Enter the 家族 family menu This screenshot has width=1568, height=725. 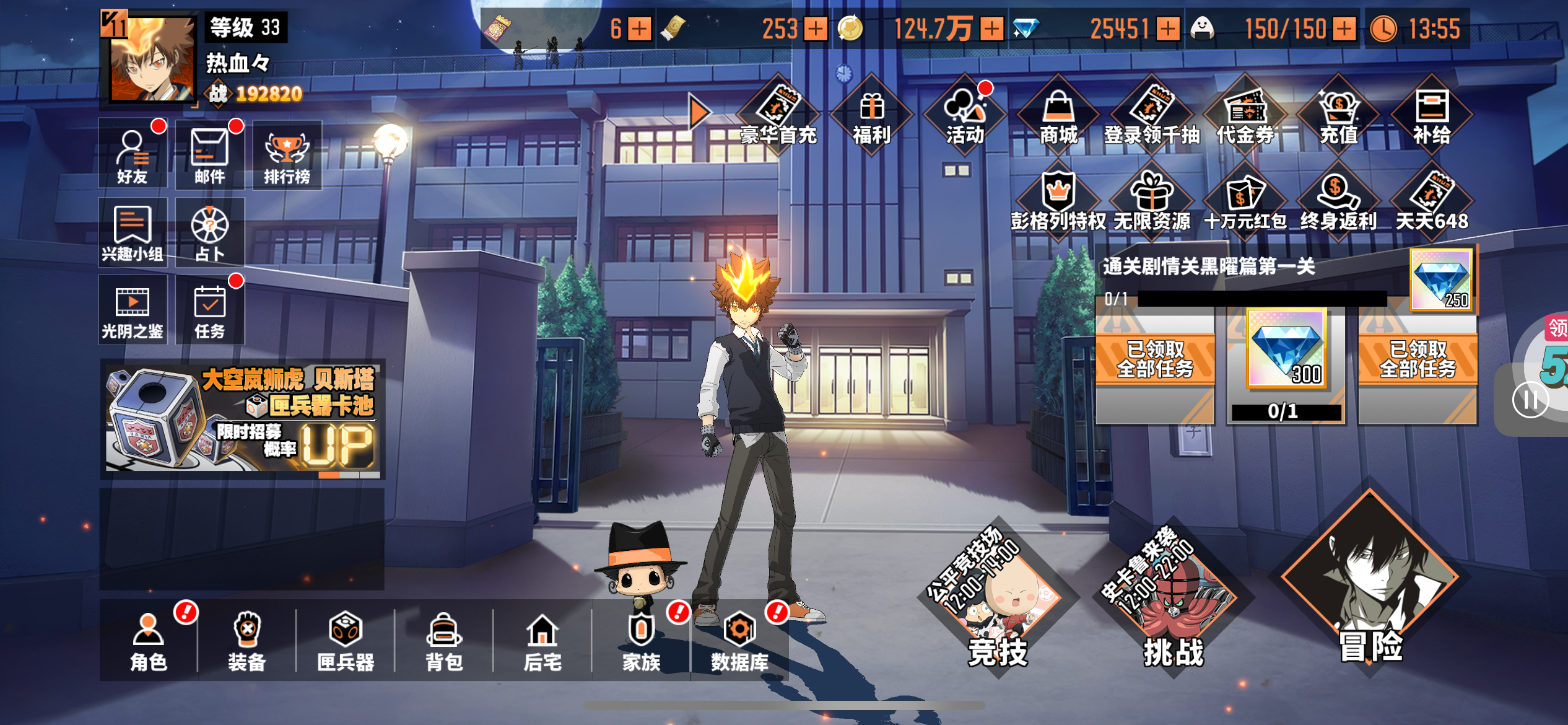coord(642,641)
